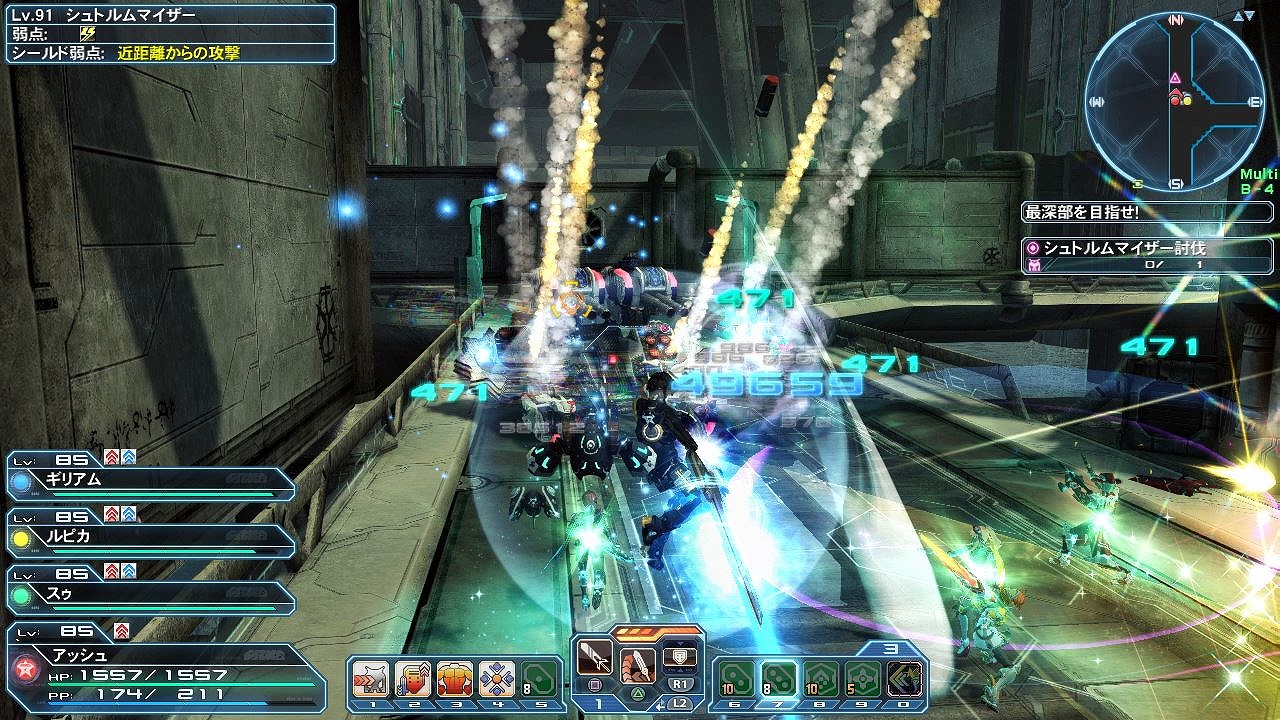Image resolution: width=1280 pixels, height=720 pixels.
Task: Select the sword weapon action icon
Action: coord(596,658)
